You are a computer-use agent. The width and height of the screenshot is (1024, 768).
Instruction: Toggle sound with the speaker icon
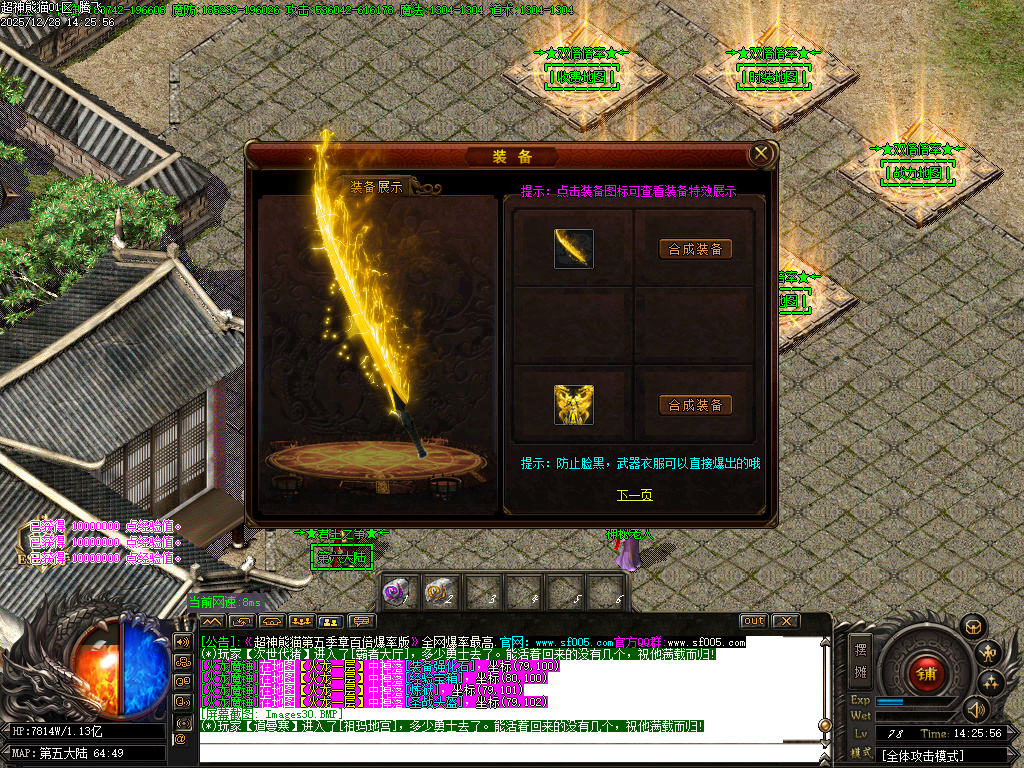tap(975, 709)
